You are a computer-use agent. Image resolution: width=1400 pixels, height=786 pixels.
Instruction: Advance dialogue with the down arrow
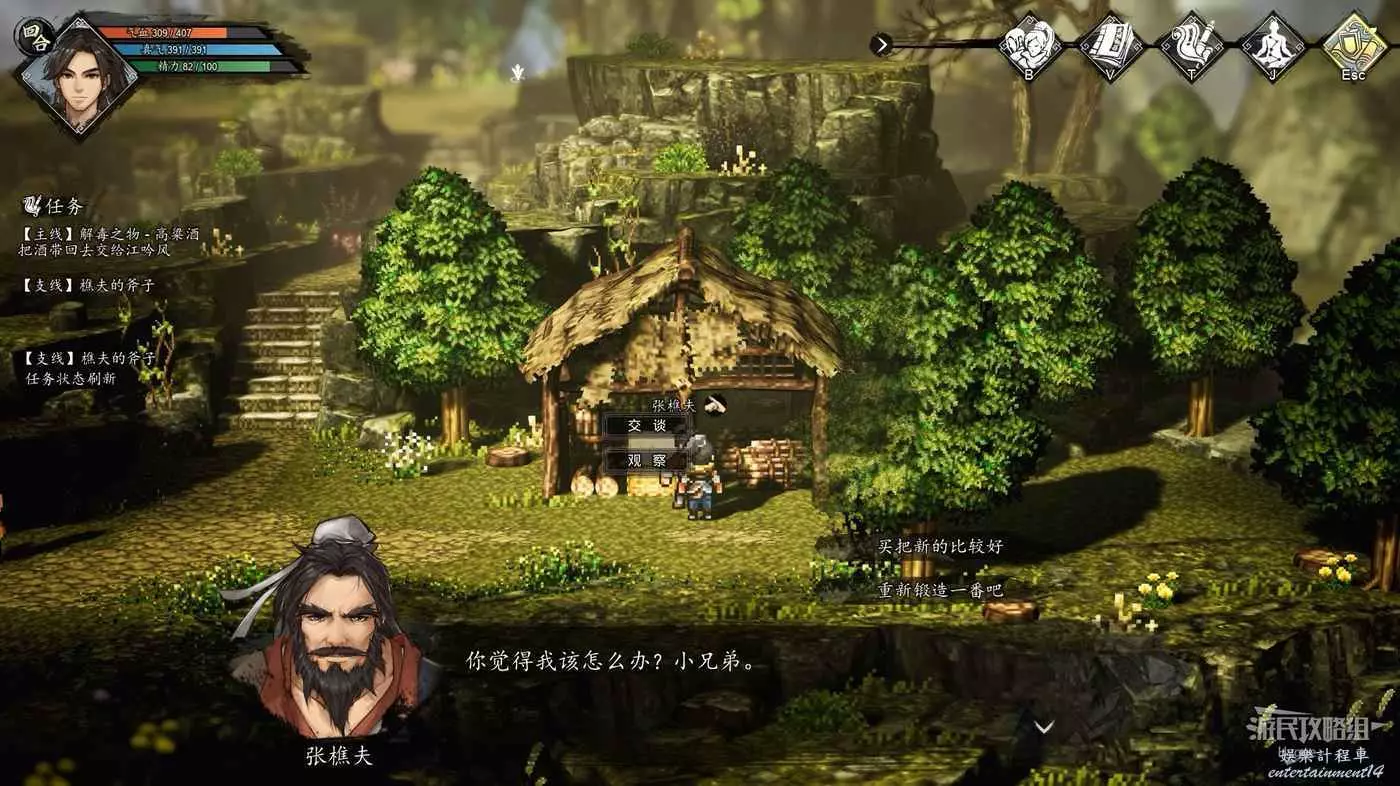pyautogui.click(x=1043, y=727)
